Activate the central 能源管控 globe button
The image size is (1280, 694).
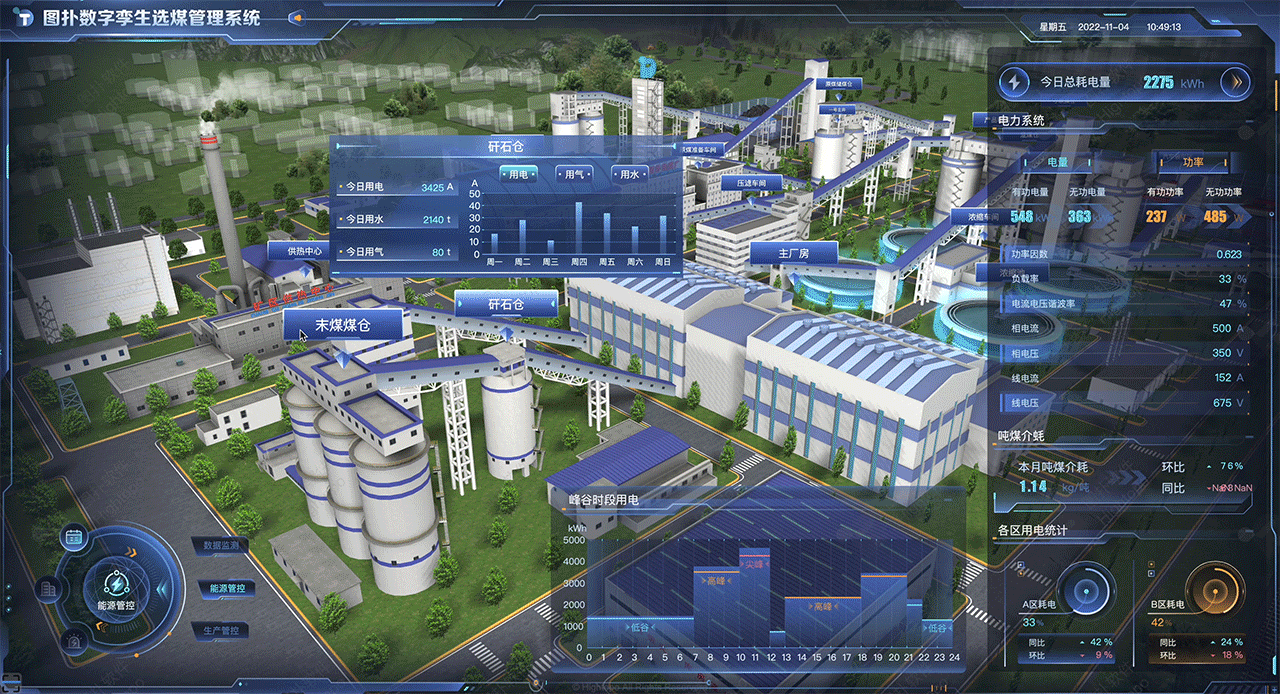tap(116, 588)
